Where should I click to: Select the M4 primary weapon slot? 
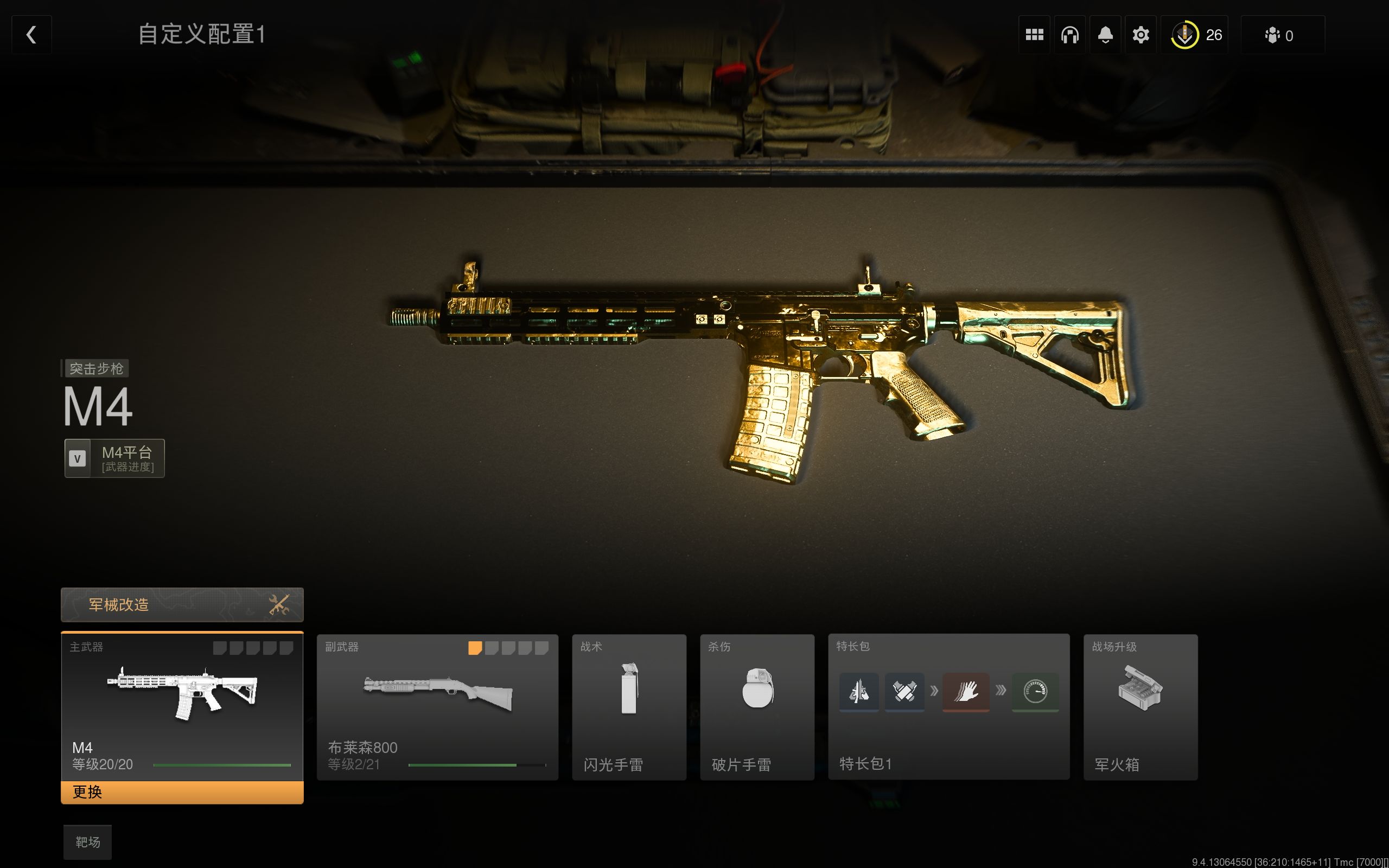182,706
